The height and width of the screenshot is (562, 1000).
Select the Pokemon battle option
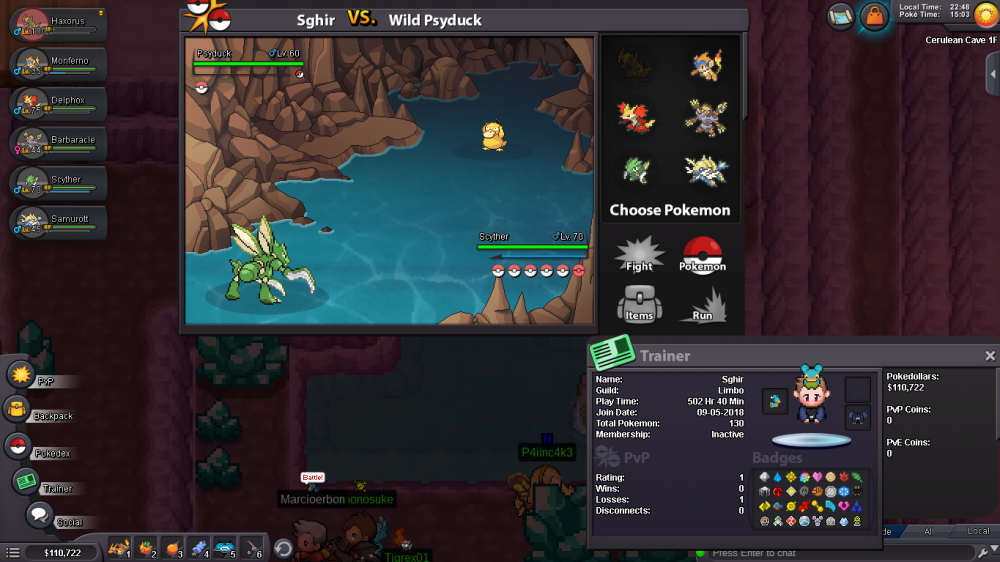(702, 254)
